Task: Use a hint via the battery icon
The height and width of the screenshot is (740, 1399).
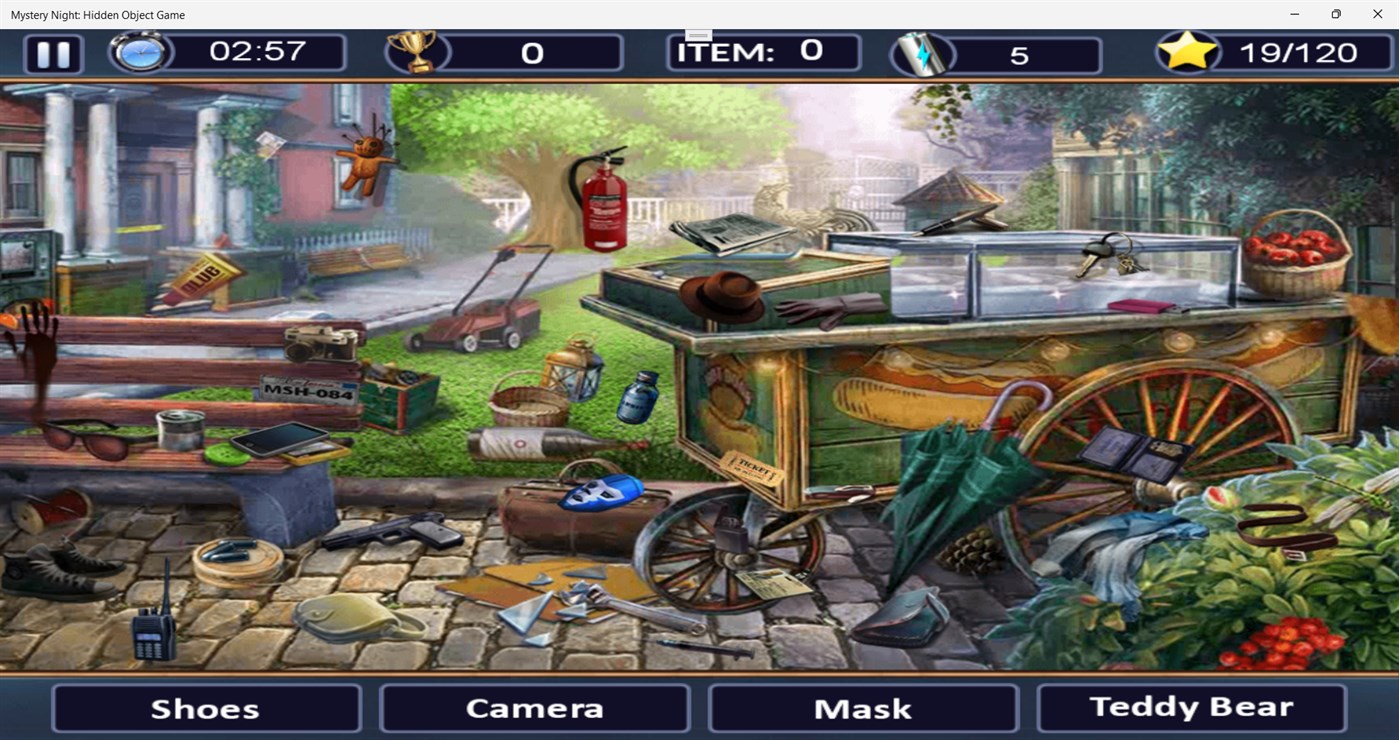Action: (921, 52)
